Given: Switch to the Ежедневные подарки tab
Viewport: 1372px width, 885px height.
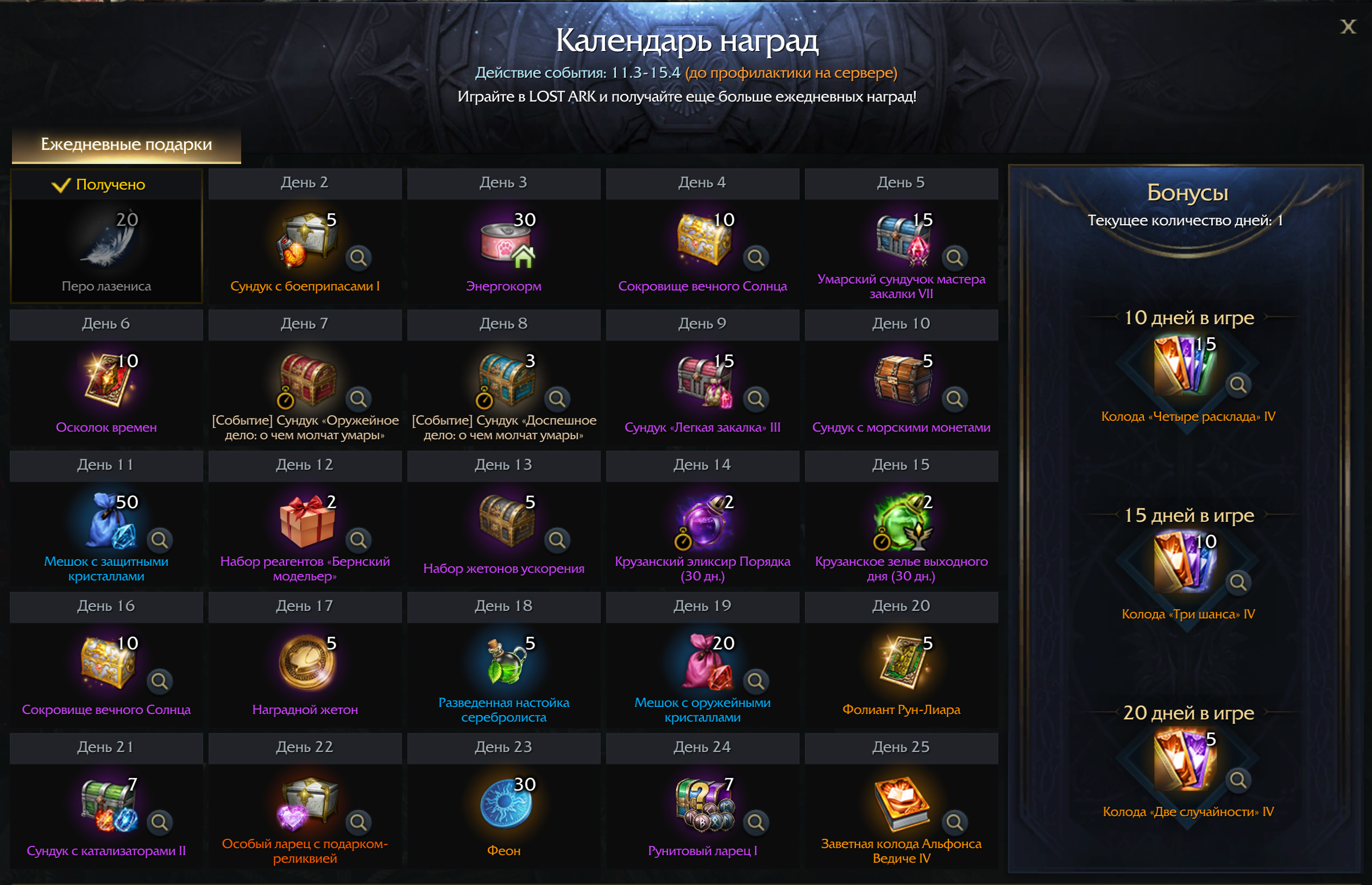Looking at the screenshot, I should tap(127, 144).
